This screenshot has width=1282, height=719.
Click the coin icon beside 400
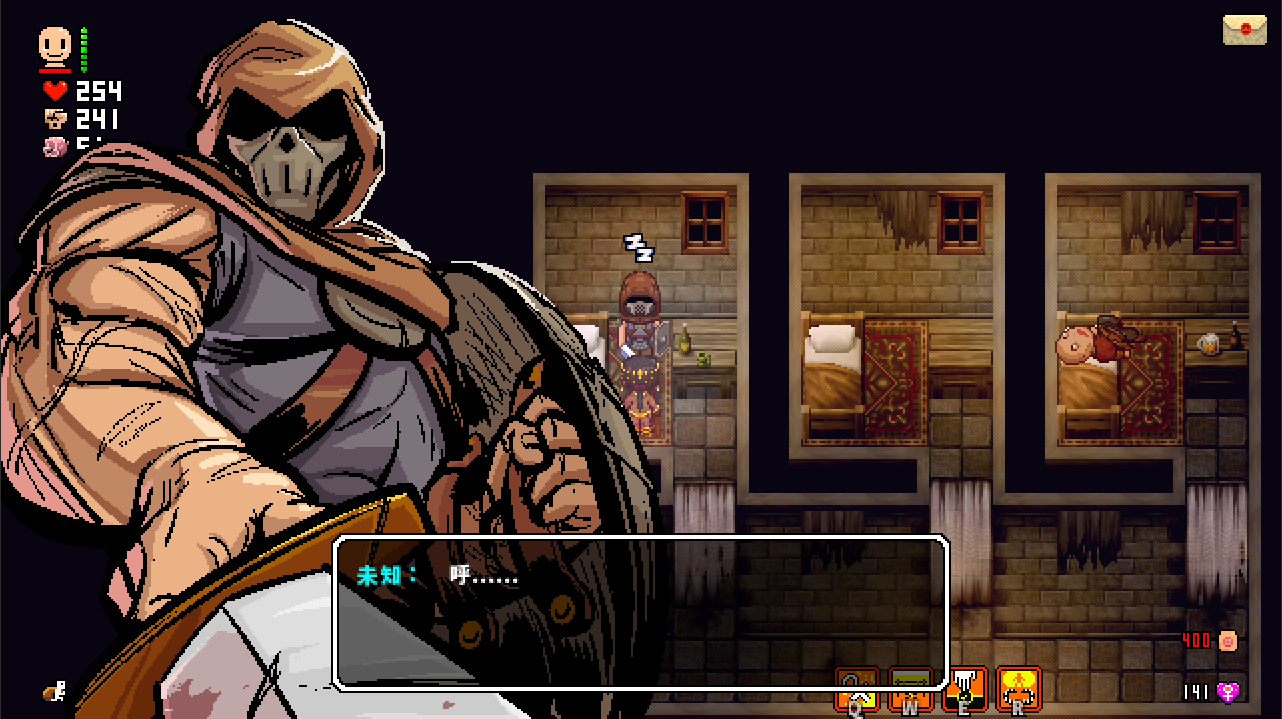[1228, 640]
